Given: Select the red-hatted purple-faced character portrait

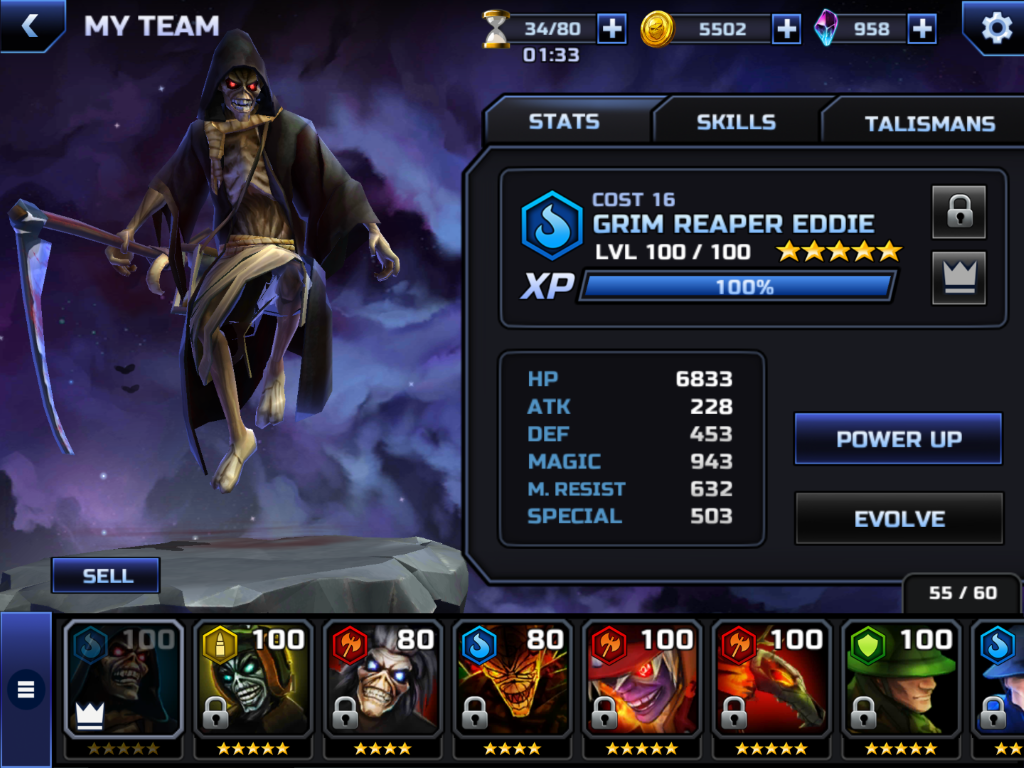Looking at the screenshot, I should point(642,680).
